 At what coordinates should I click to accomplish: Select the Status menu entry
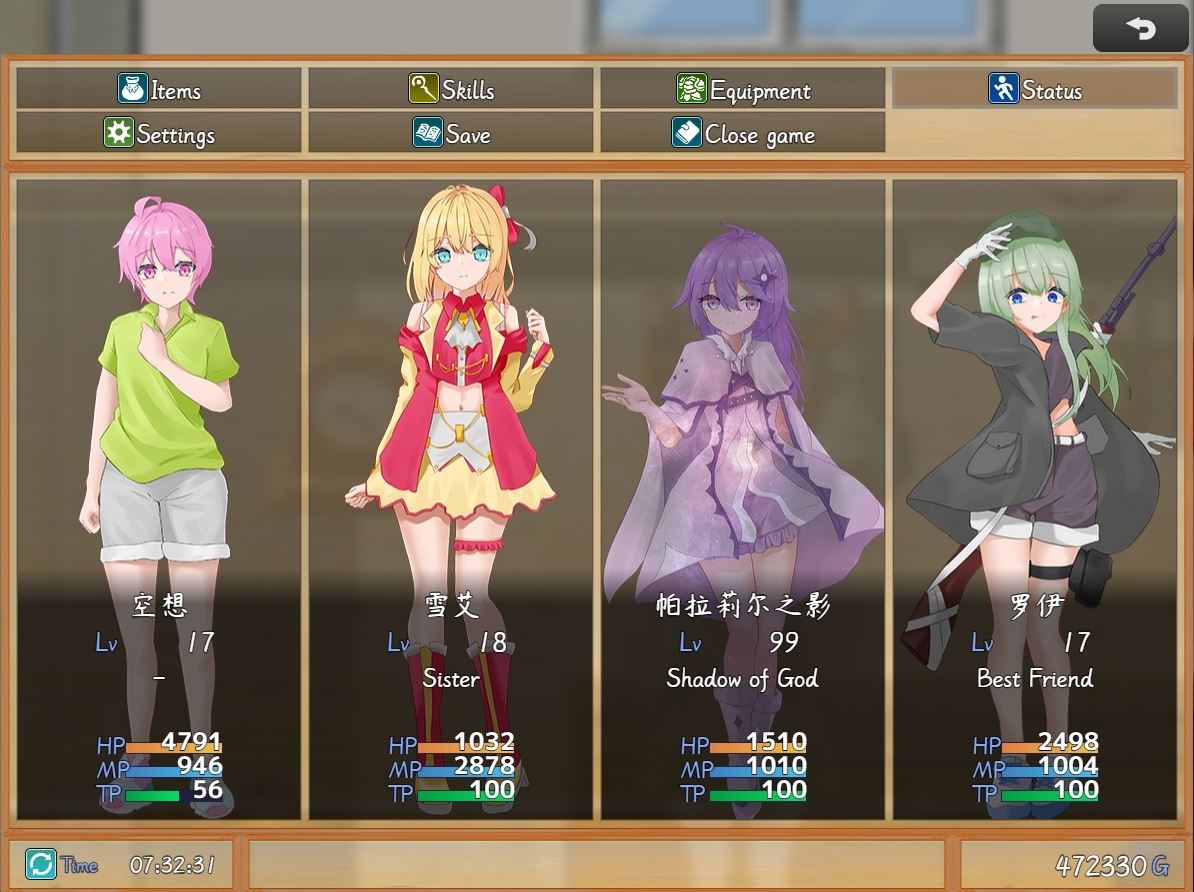point(1034,90)
